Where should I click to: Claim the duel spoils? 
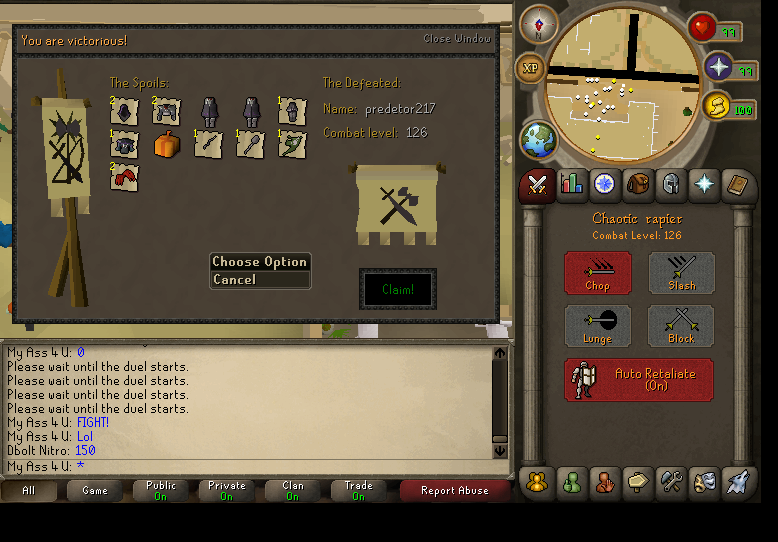coord(397,290)
